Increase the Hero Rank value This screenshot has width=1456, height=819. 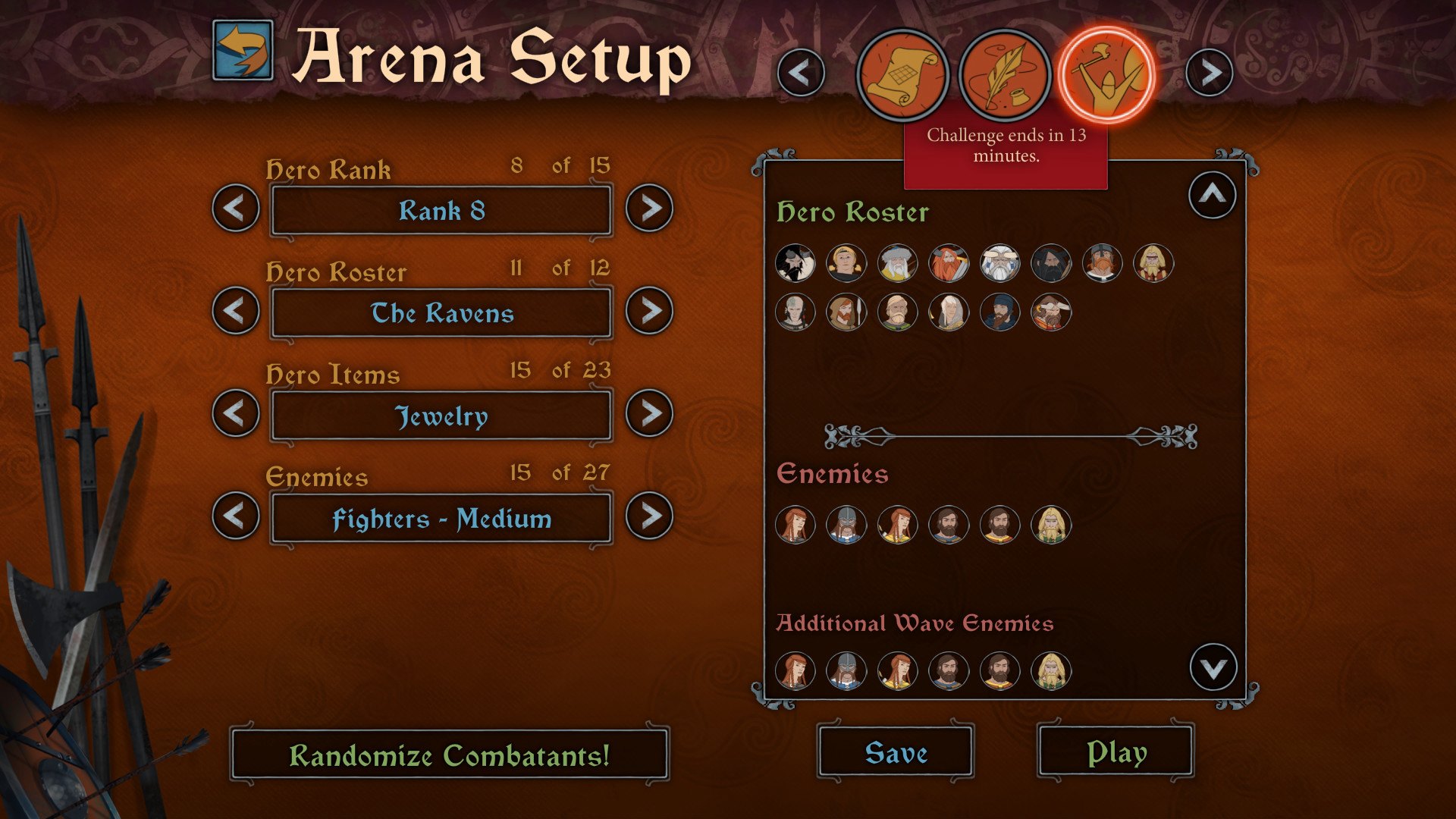point(649,208)
